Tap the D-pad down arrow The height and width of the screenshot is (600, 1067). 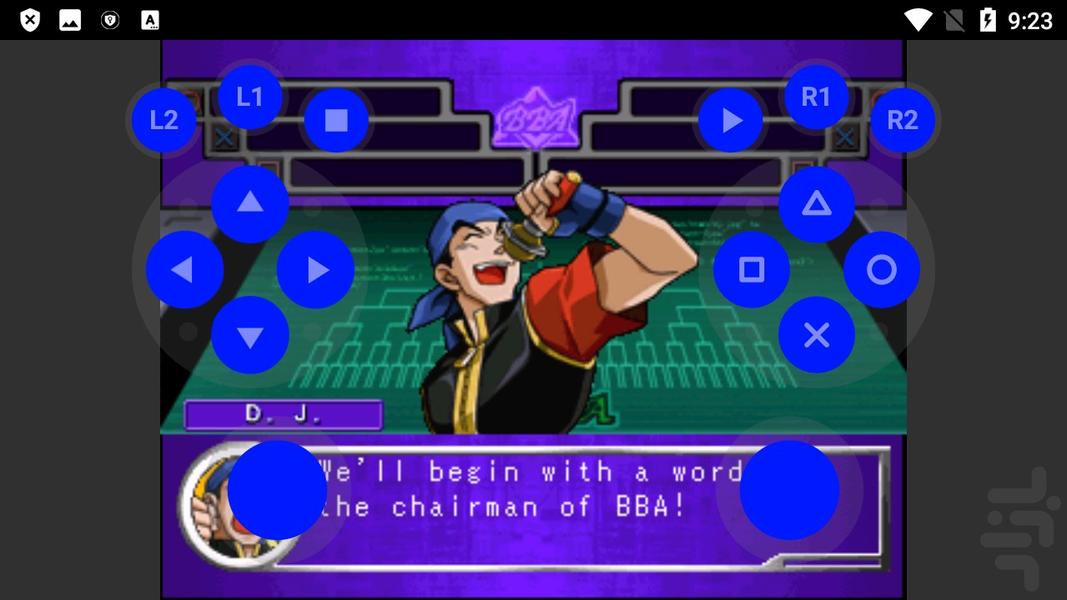[250, 336]
